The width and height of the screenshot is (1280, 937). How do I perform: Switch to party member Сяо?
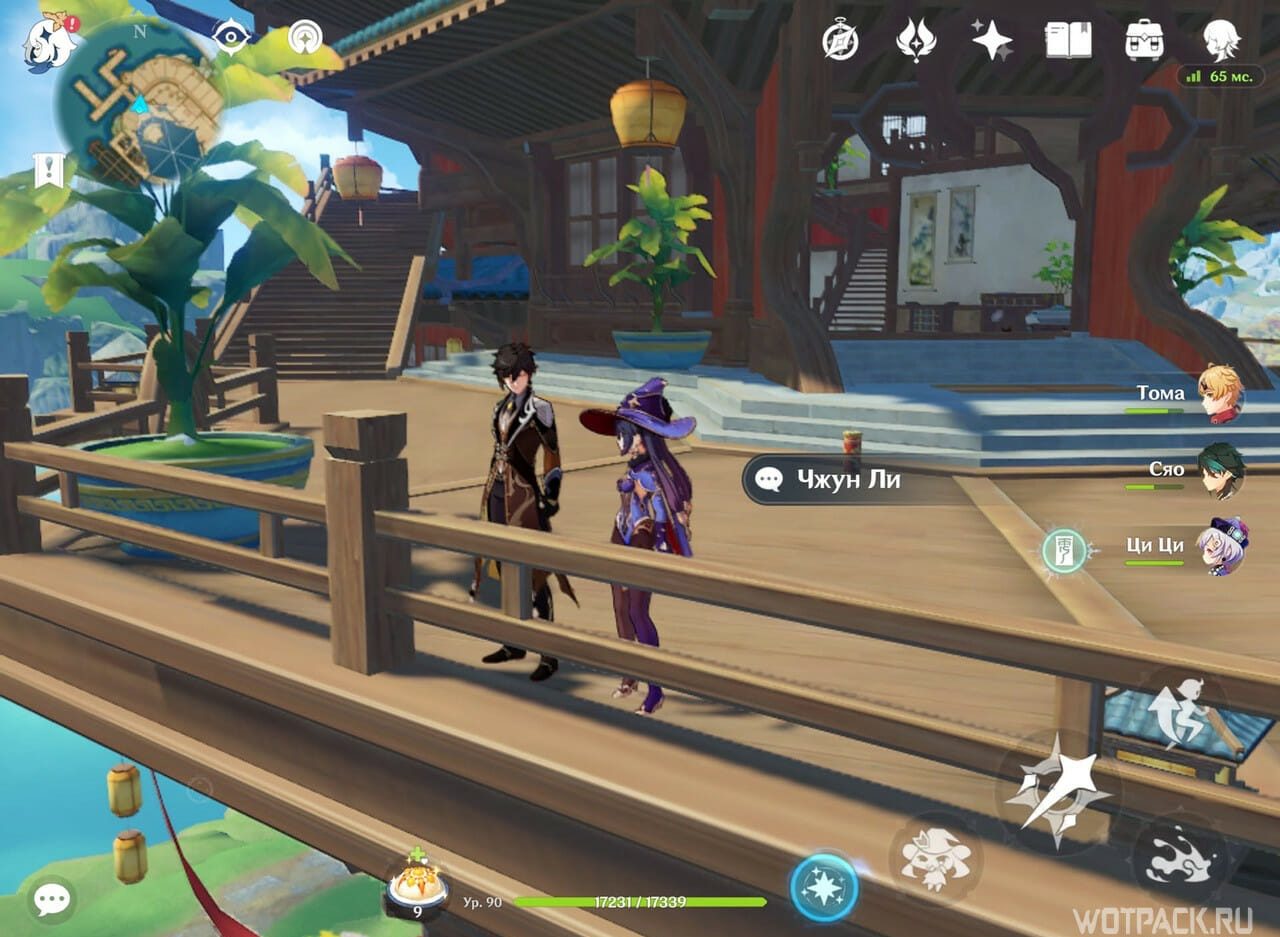coord(1220,471)
